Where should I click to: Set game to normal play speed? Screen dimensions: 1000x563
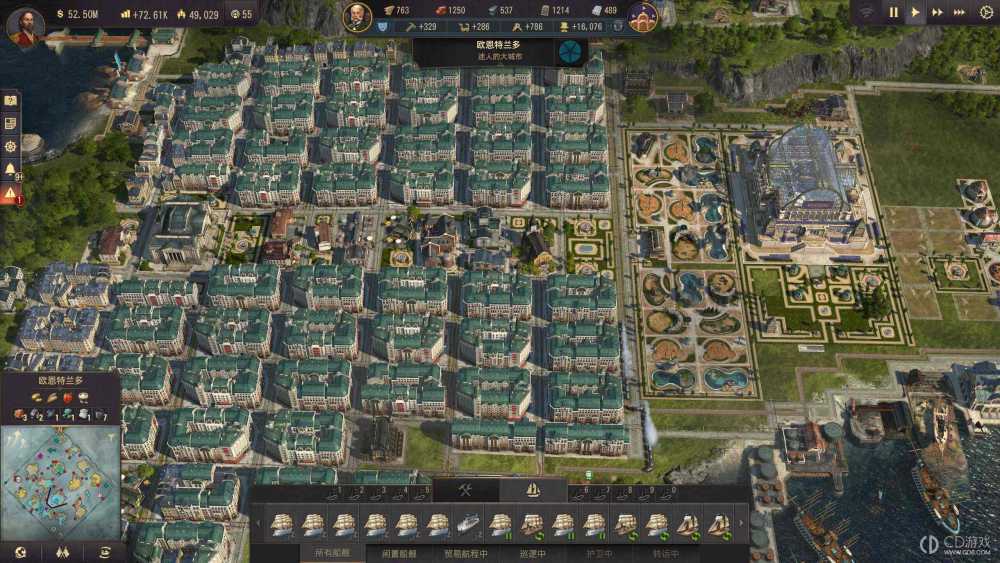(915, 13)
